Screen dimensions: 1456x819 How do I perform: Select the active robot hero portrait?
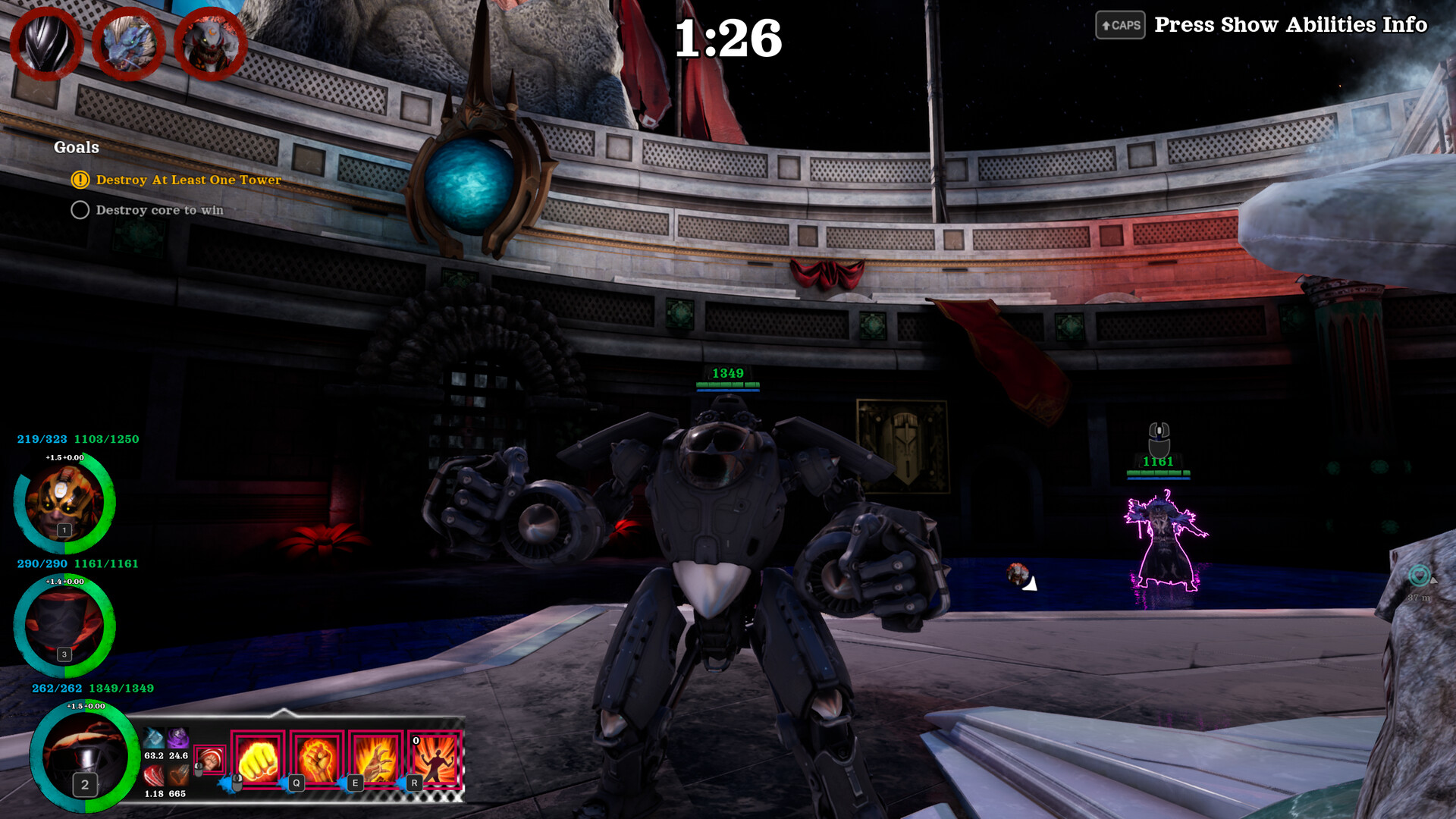(84, 756)
